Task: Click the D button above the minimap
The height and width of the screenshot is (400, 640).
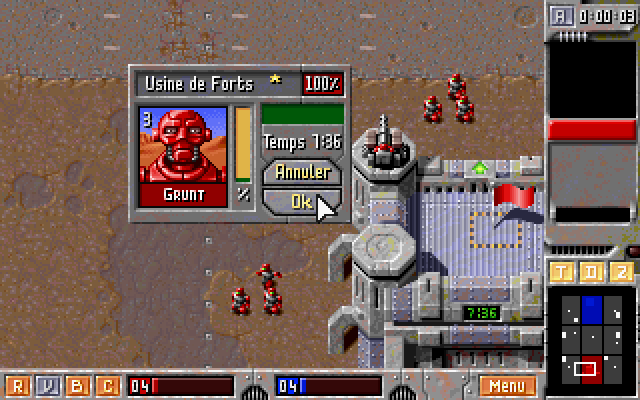Action: 591,273
